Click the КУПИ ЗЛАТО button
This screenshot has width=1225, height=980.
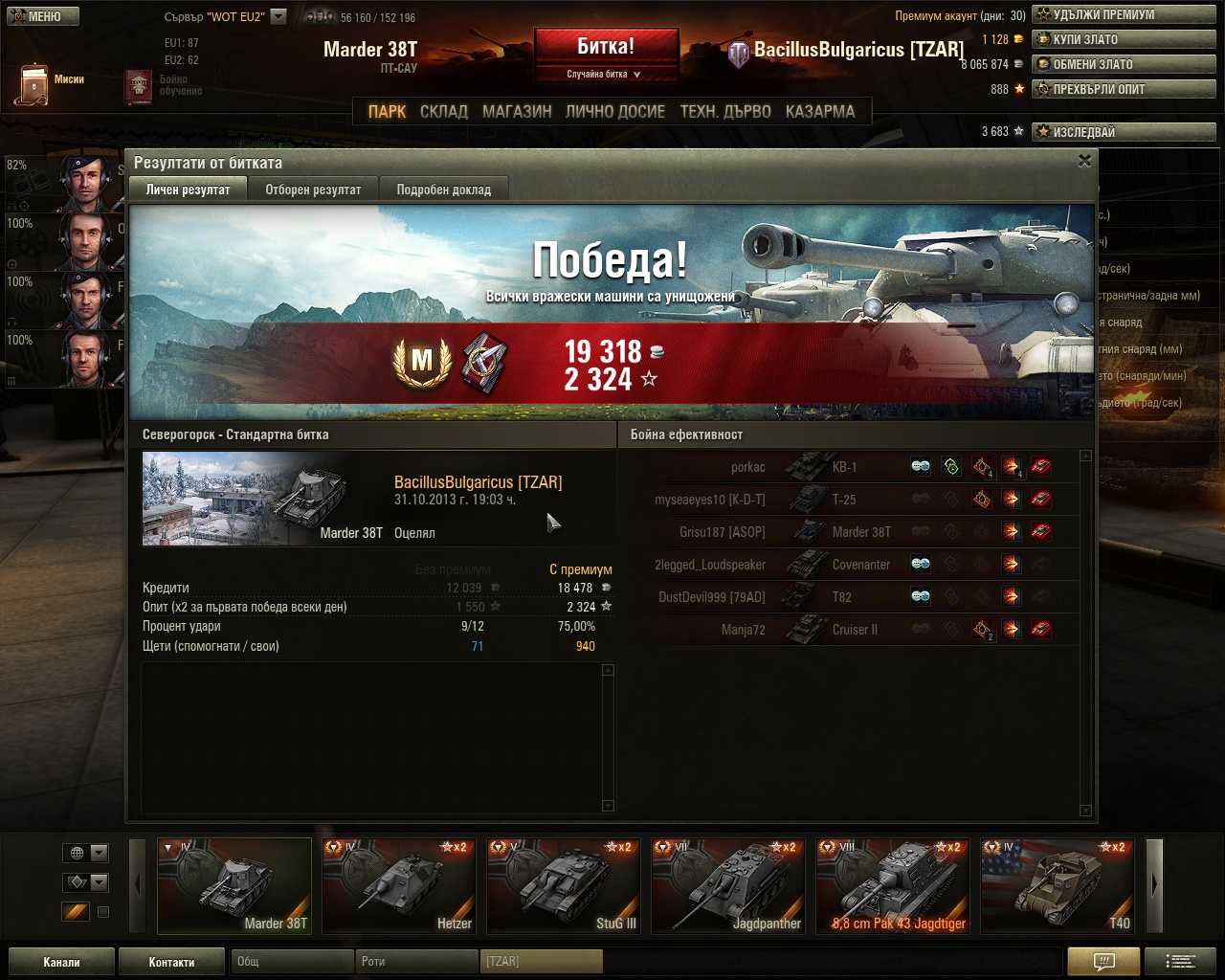click(x=1124, y=39)
